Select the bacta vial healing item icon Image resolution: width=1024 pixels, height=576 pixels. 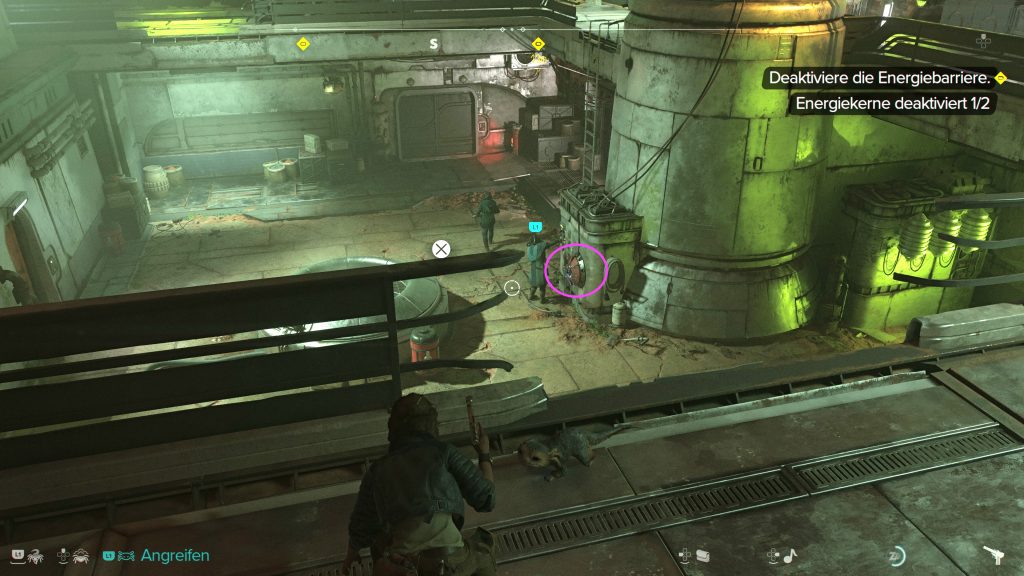703,556
